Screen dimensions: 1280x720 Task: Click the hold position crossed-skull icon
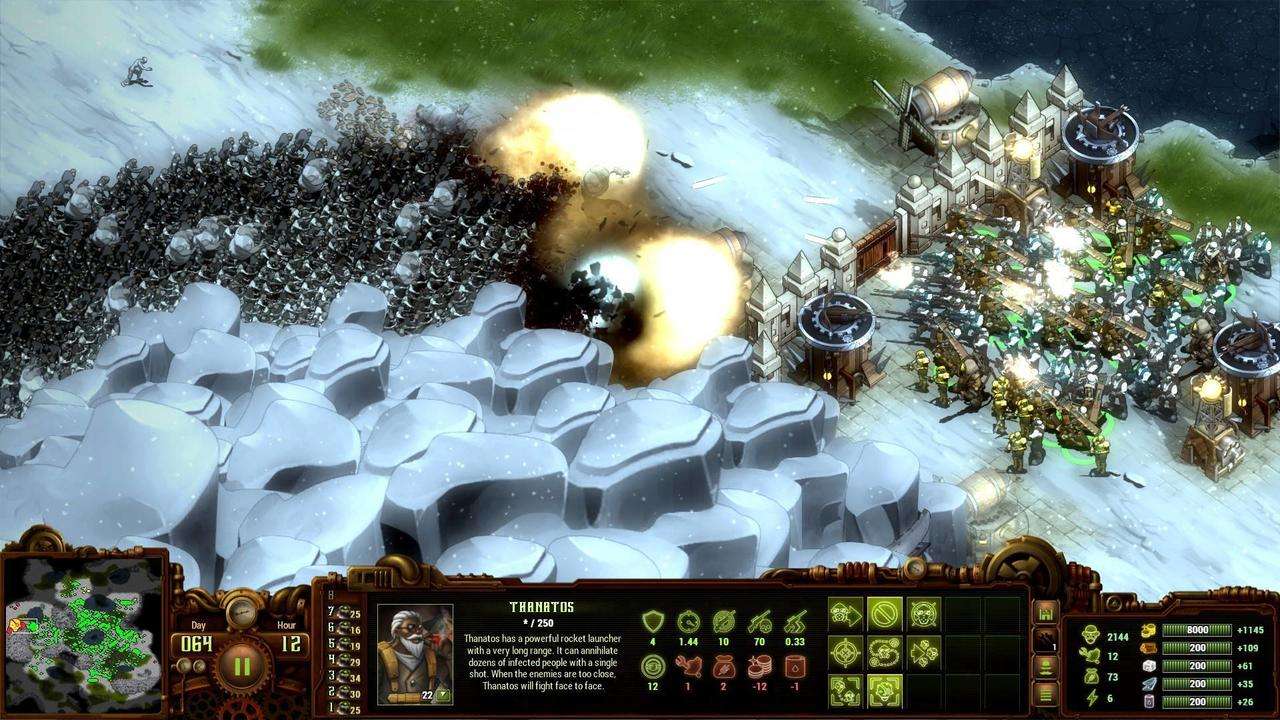pyautogui.click(x=924, y=613)
